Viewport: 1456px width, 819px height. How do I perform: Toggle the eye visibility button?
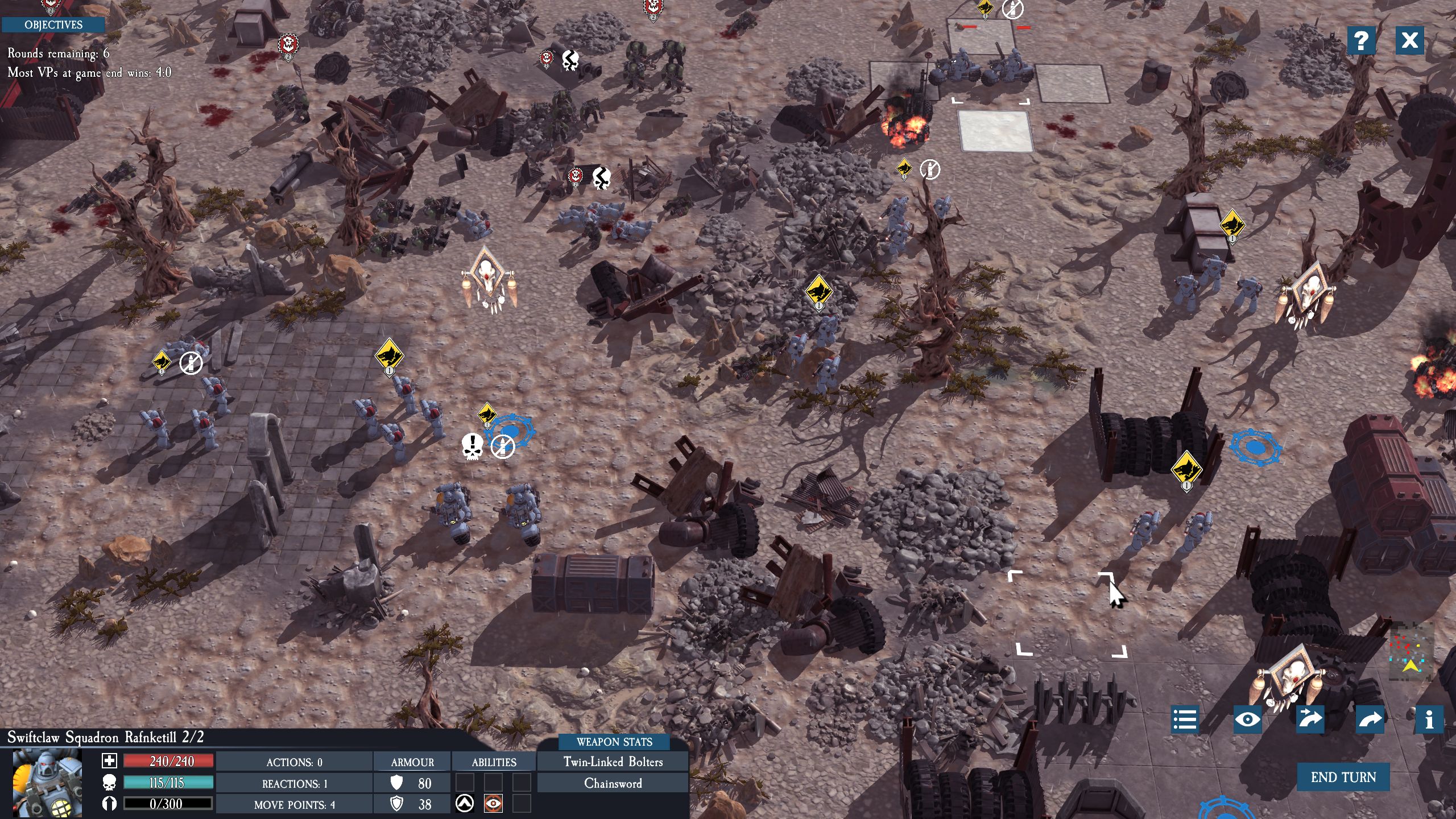pyautogui.click(x=1247, y=719)
